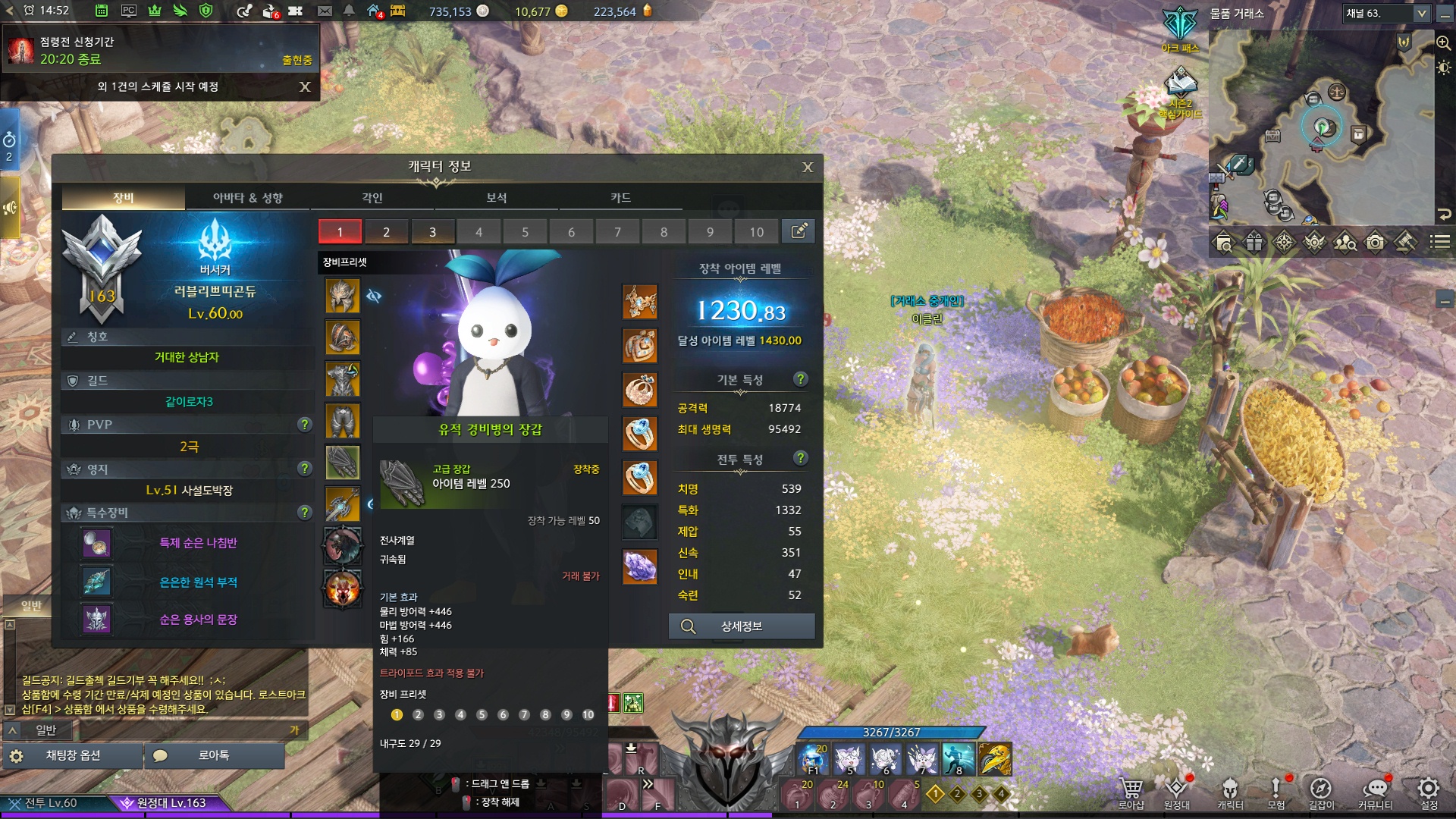Open the 카드 tab
The width and height of the screenshot is (1456, 819).
coord(620,198)
